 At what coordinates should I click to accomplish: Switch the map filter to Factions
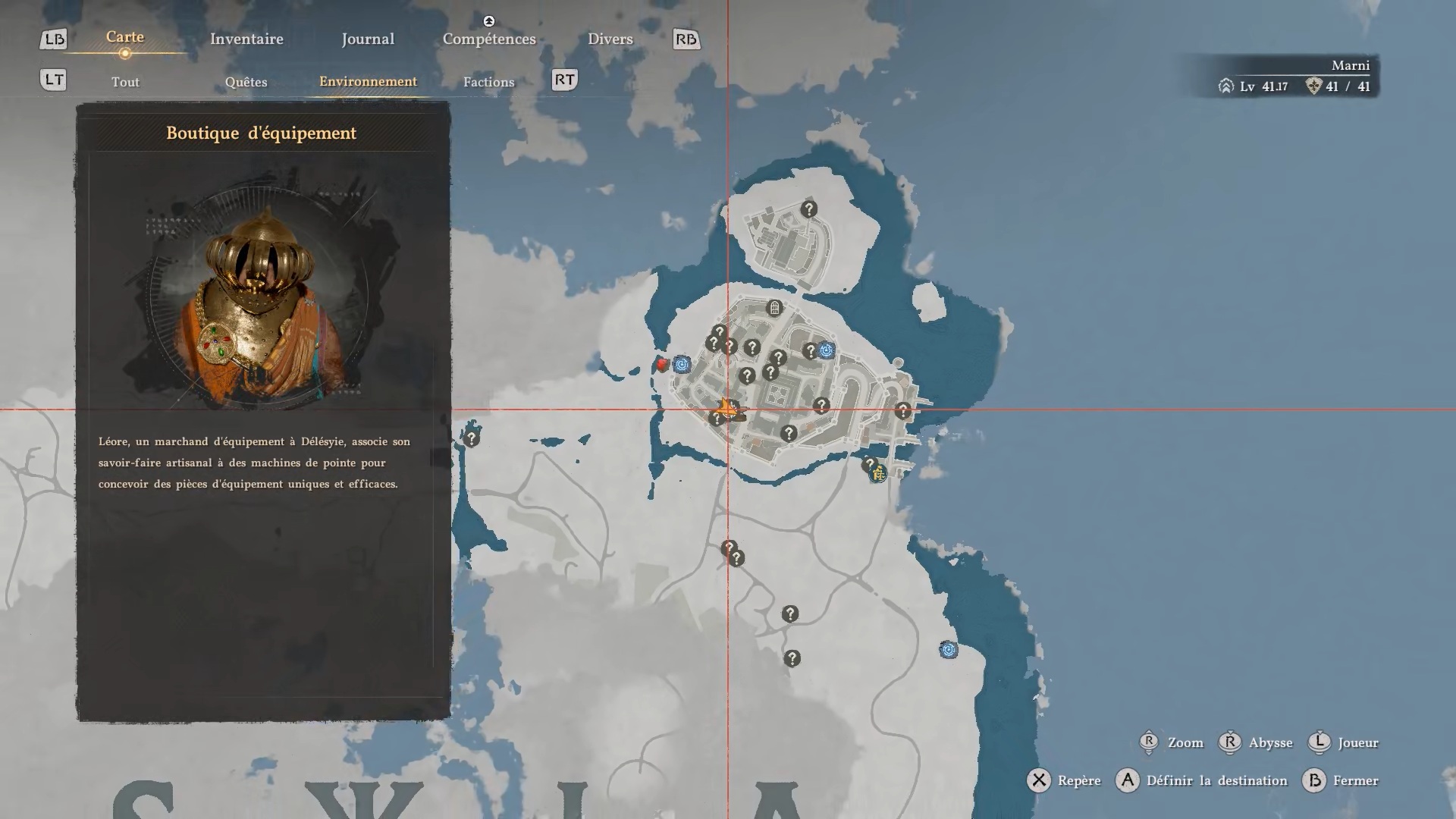click(488, 82)
